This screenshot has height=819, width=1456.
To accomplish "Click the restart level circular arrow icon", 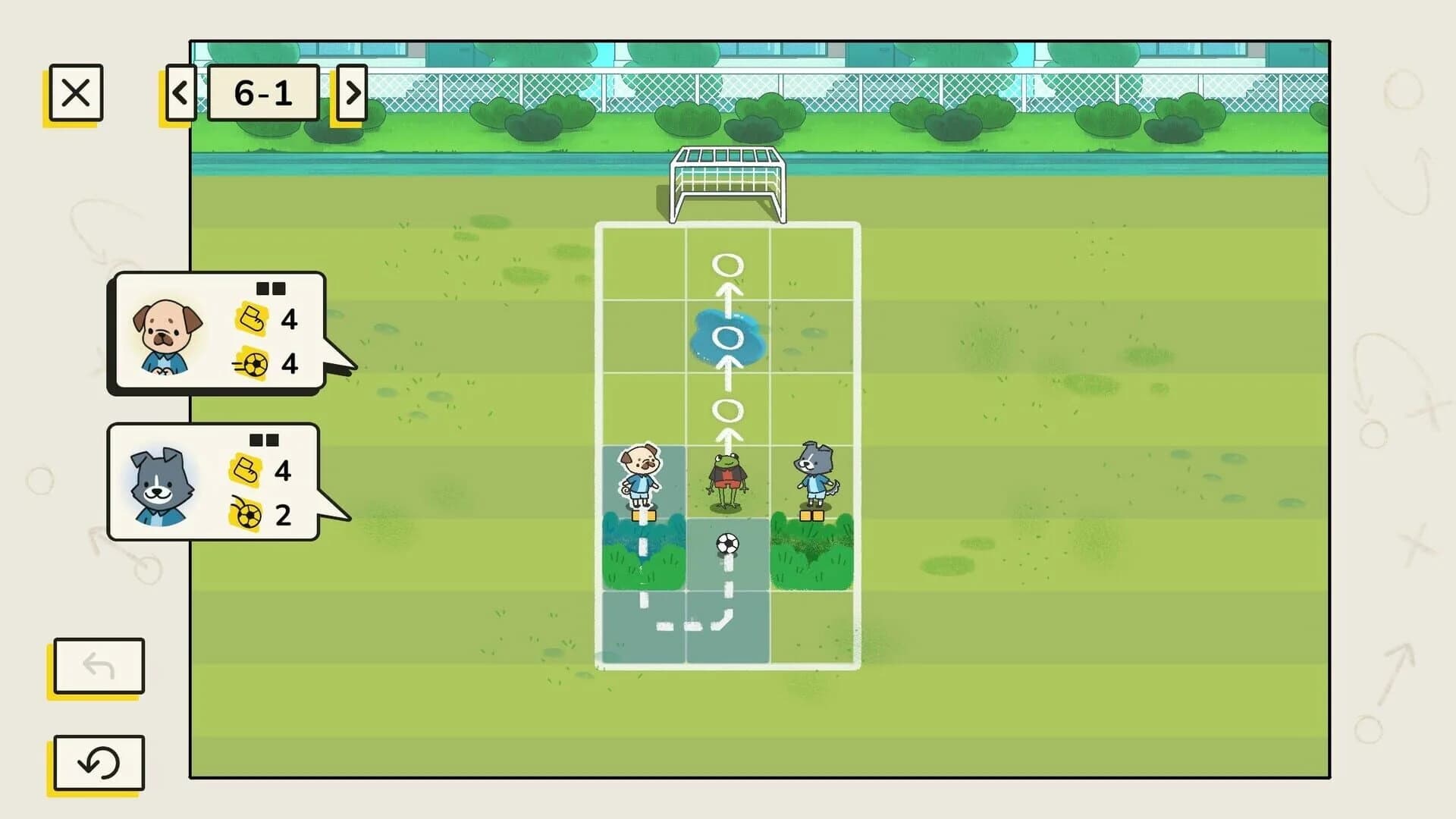I will pos(97,764).
